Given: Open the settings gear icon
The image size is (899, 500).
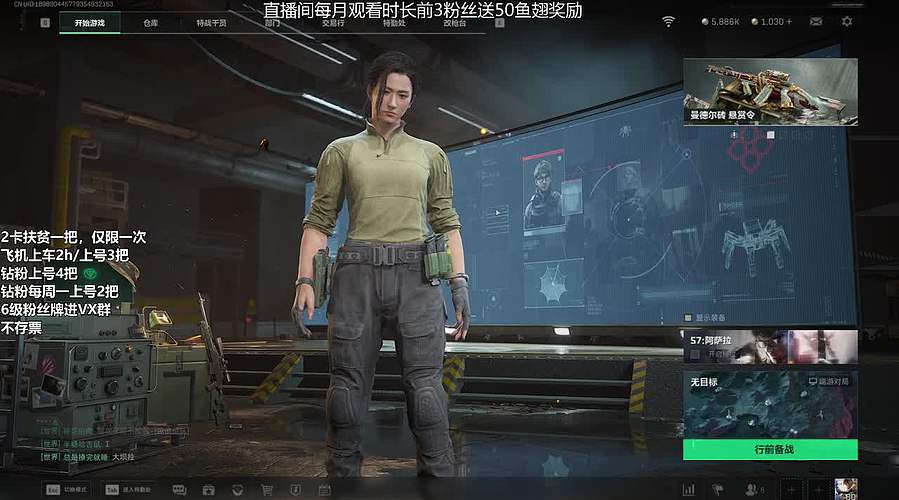Looking at the screenshot, I should [x=848, y=21].
